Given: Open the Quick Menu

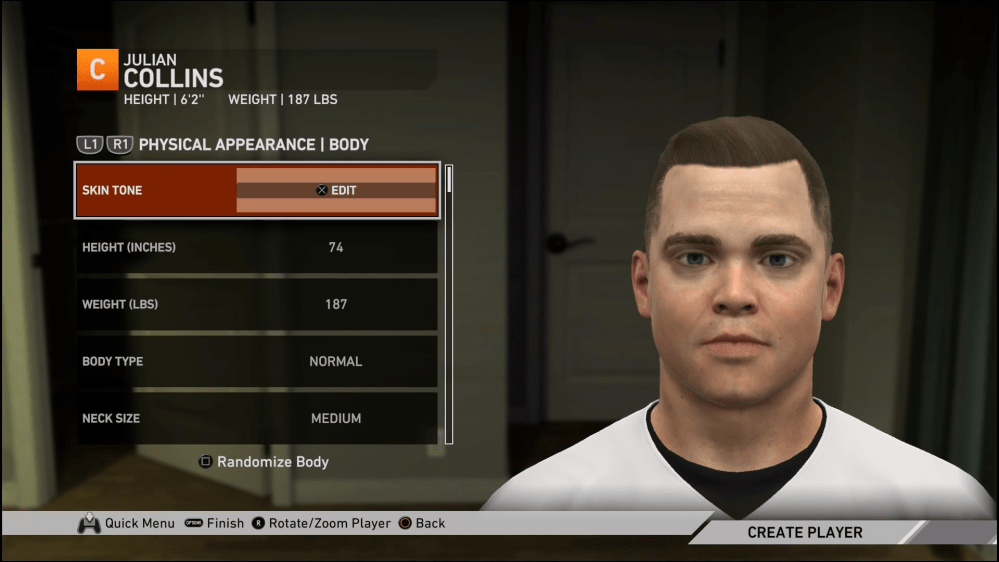Looking at the screenshot, I should [x=127, y=523].
